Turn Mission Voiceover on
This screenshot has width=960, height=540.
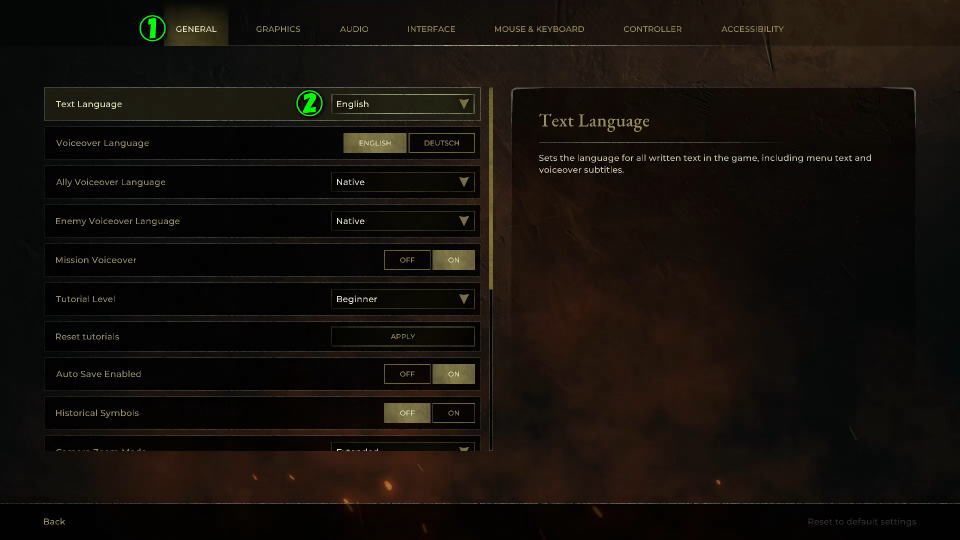click(x=453, y=260)
